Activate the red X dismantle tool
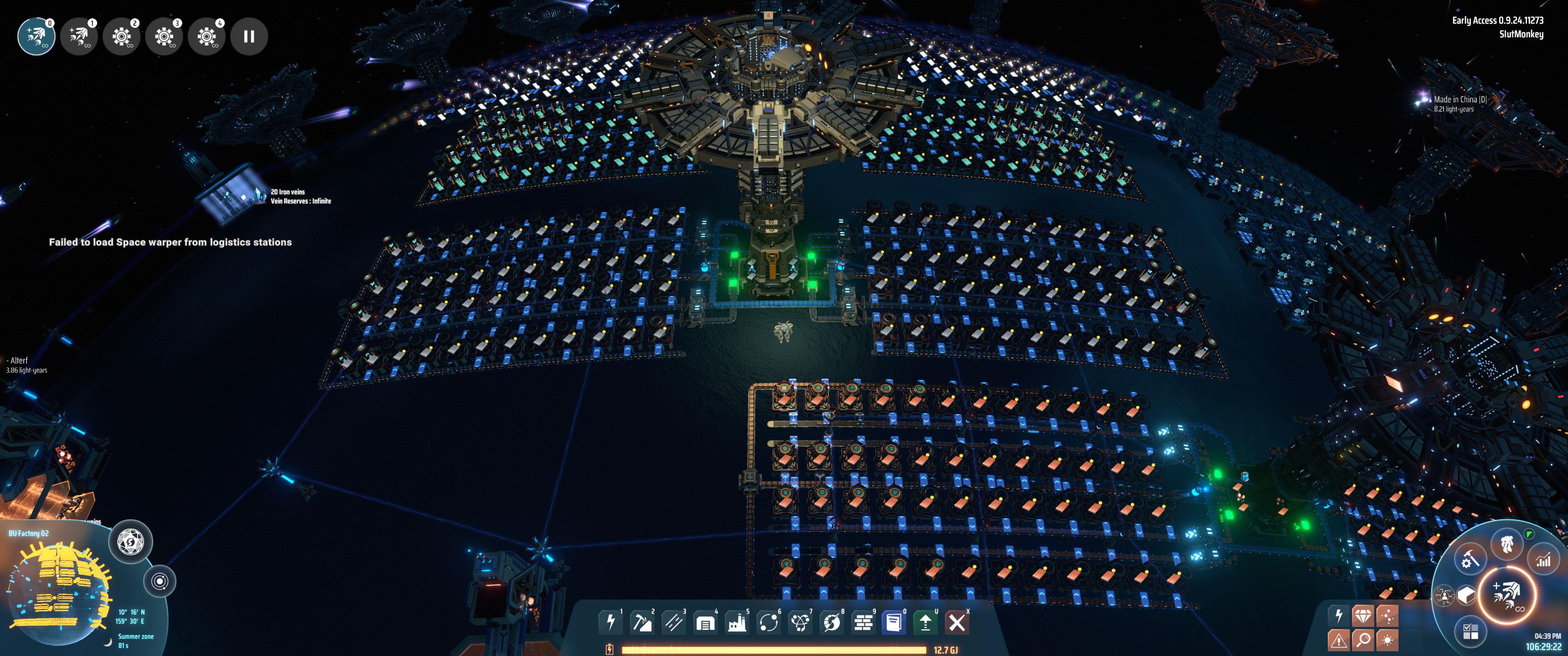The width and height of the screenshot is (1568, 656). (x=957, y=622)
